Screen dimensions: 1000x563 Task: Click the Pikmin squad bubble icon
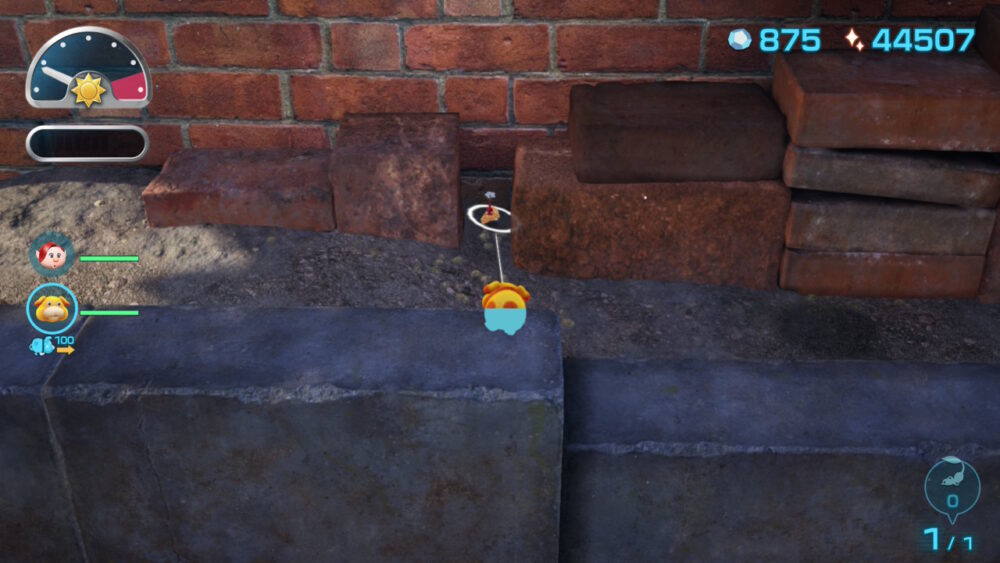[951, 487]
